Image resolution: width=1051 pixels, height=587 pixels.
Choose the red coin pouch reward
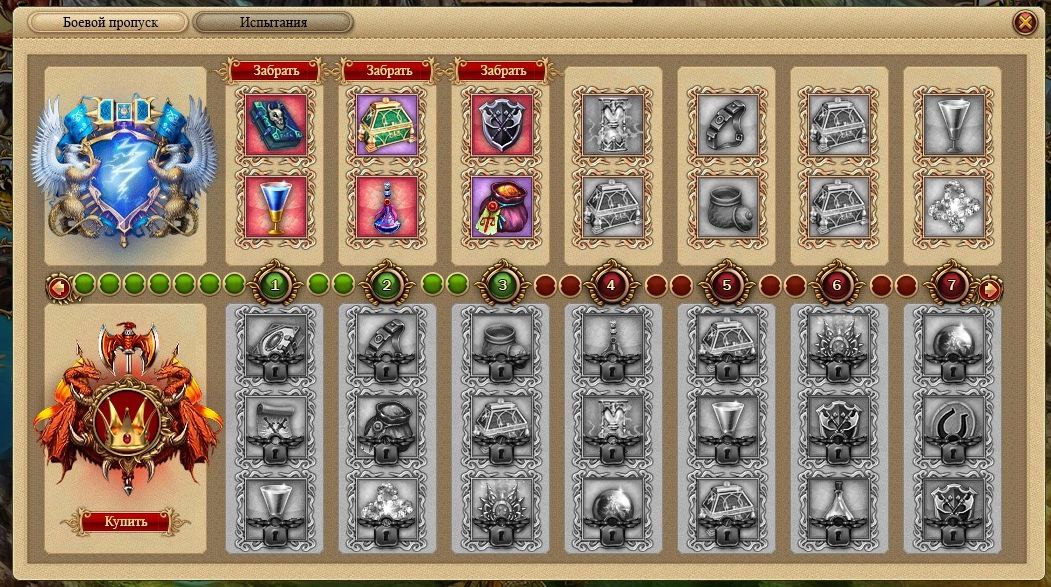(502, 207)
